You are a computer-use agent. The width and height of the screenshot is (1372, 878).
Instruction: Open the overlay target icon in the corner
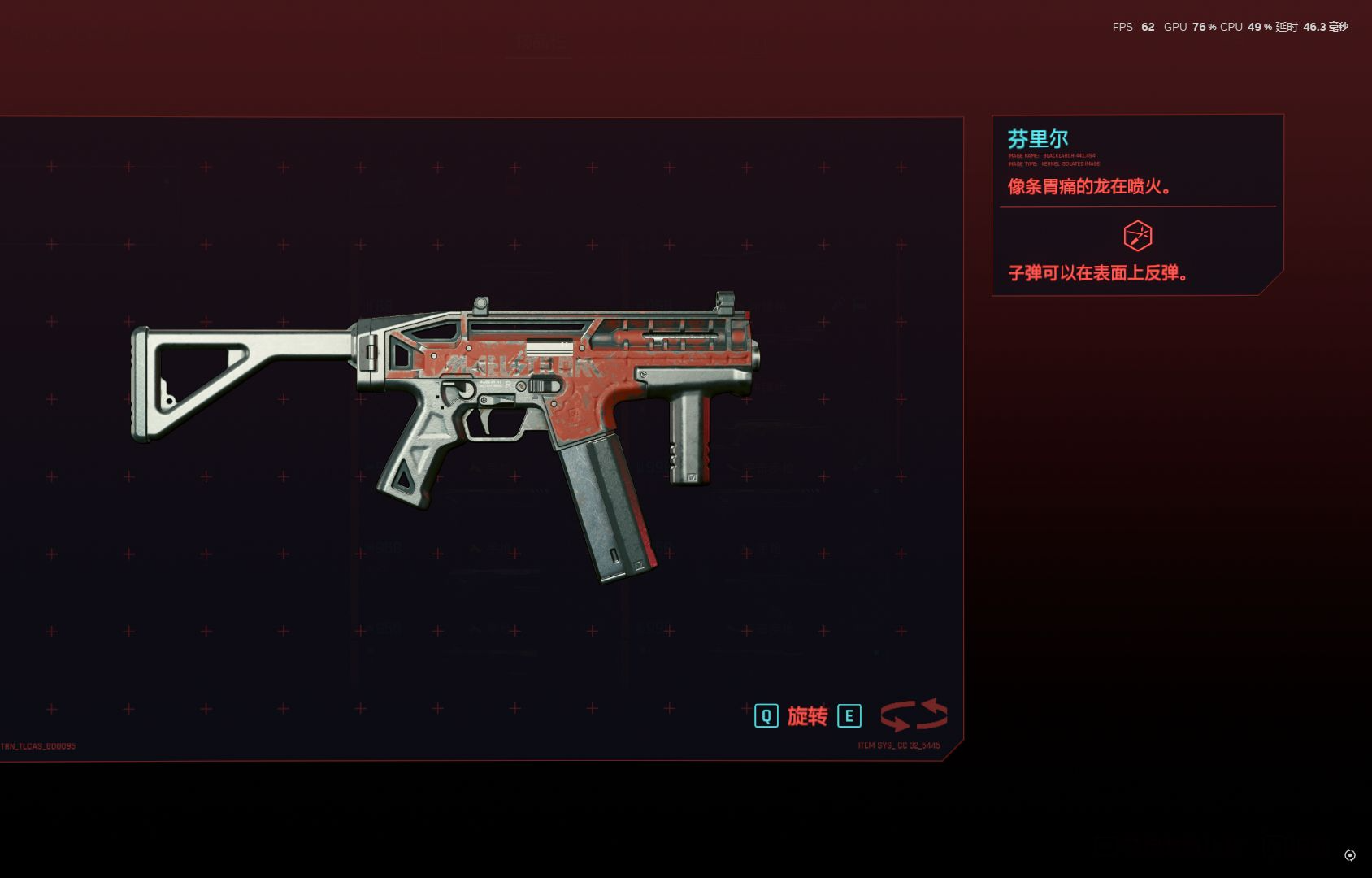pos(1349,855)
